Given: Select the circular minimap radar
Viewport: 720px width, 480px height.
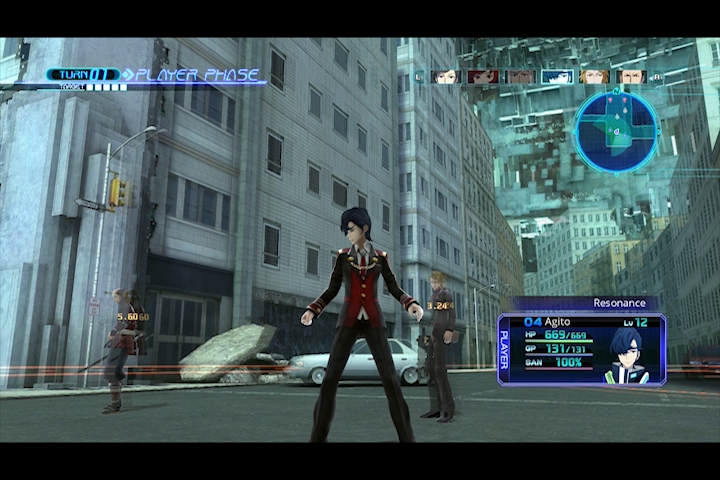Looking at the screenshot, I should coord(616,130).
